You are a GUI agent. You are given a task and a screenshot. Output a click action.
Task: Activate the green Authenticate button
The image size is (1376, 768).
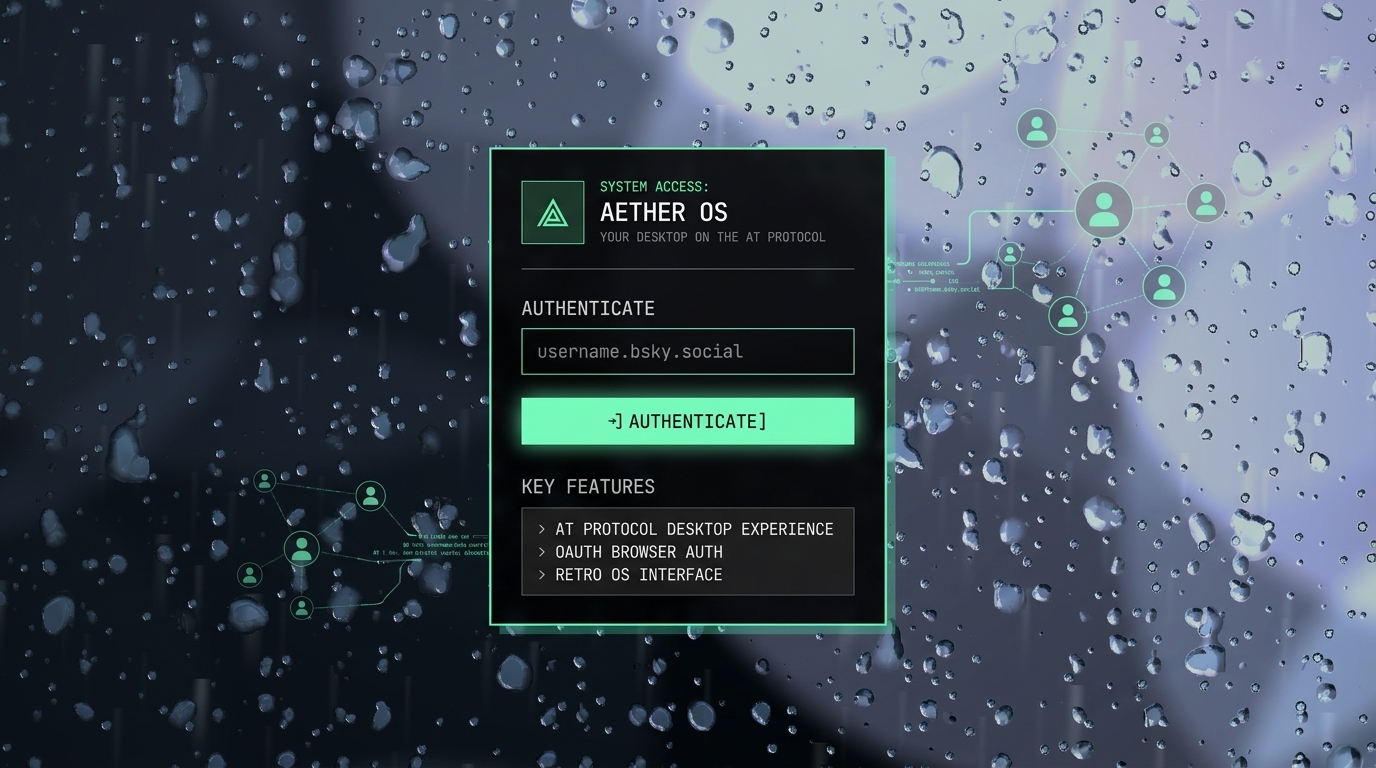click(687, 421)
